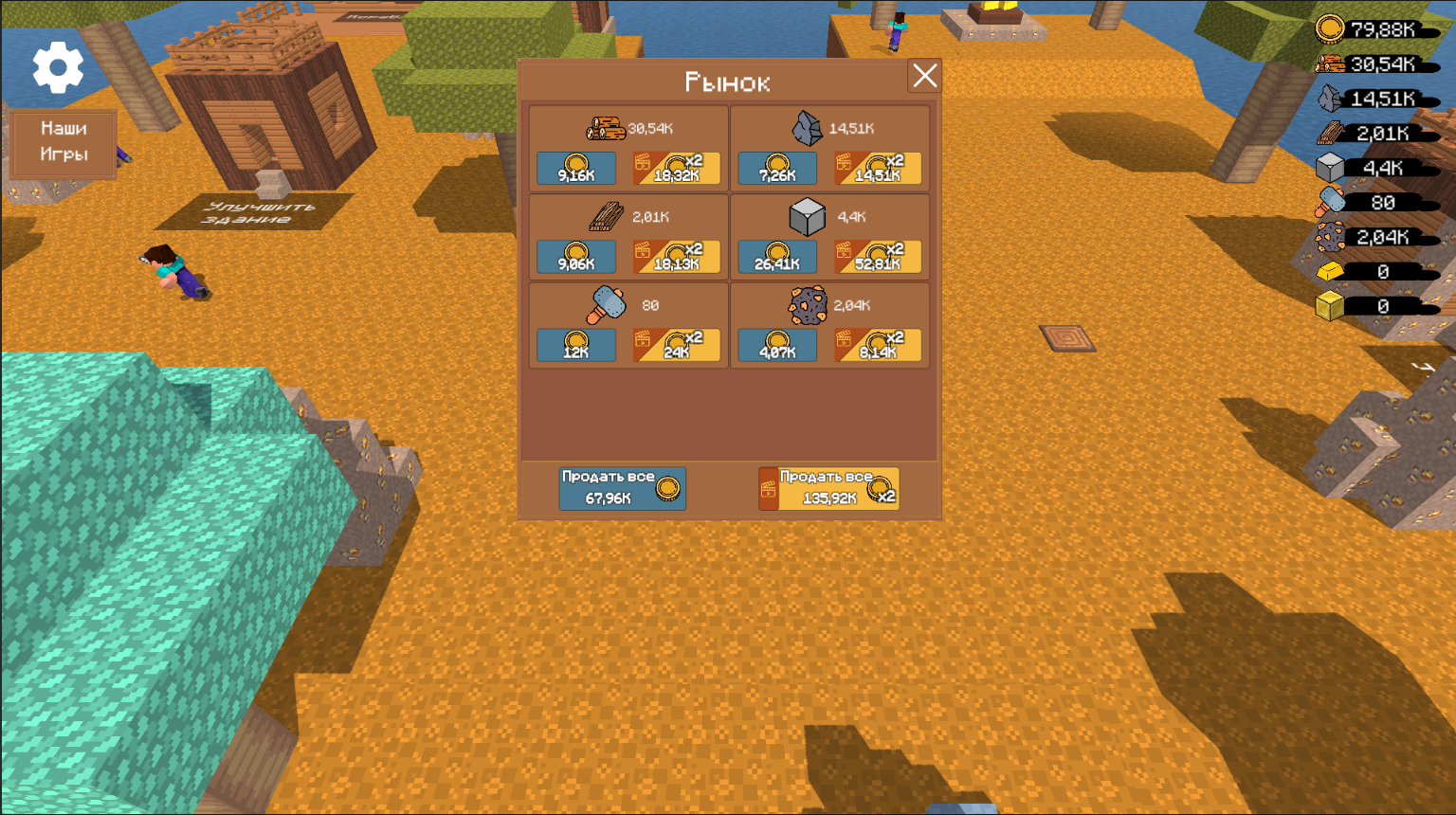Close the Рынок market window
Image resolution: width=1456 pixels, height=815 pixels.
925,77
